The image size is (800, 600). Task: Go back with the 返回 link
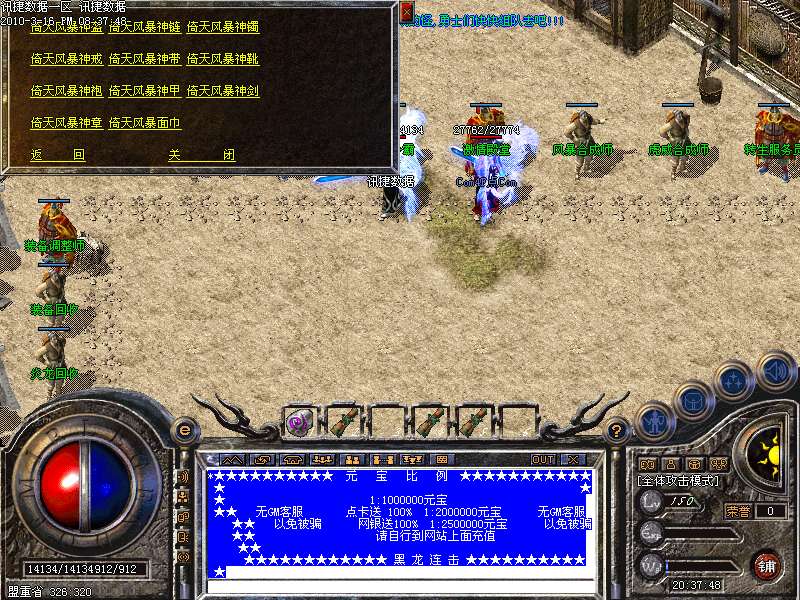[58, 155]
